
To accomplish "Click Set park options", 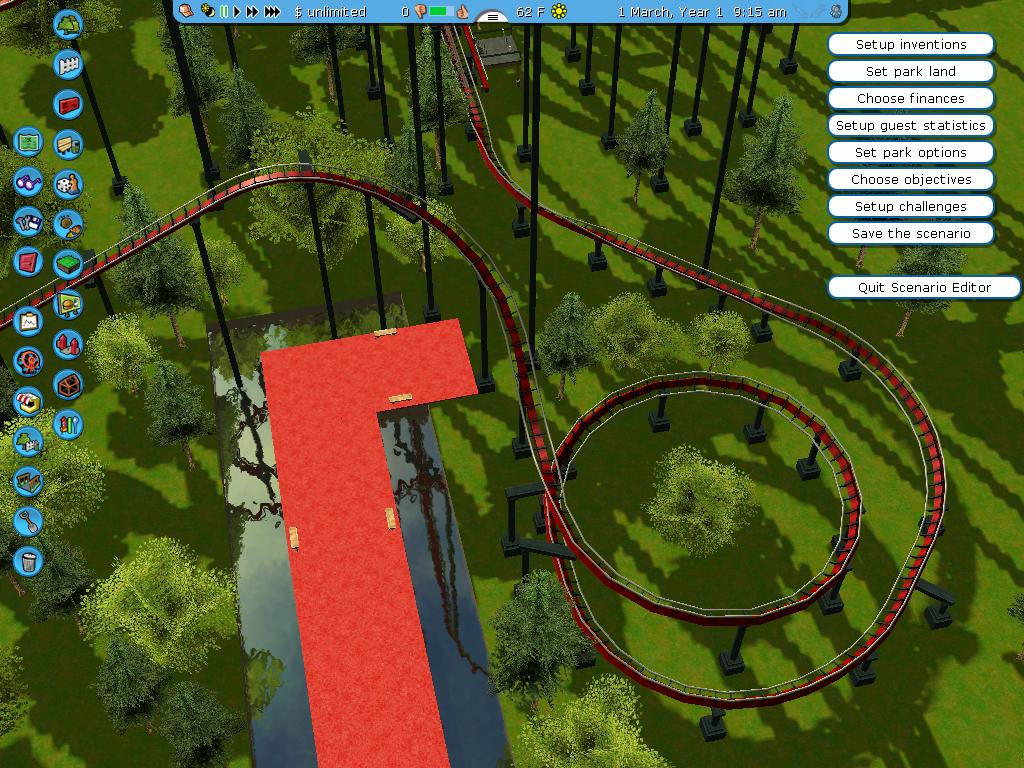I will [x=911, y=153].
